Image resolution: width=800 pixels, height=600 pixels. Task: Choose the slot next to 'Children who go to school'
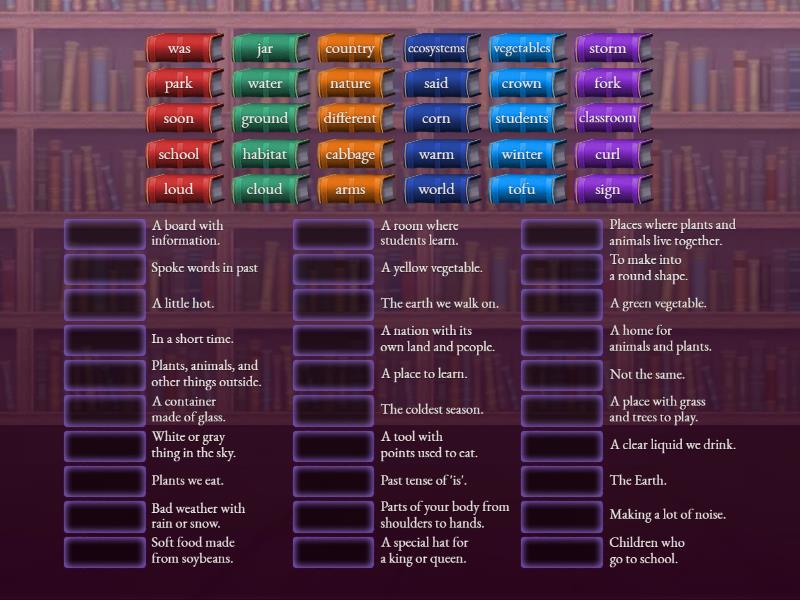(562, 552)
